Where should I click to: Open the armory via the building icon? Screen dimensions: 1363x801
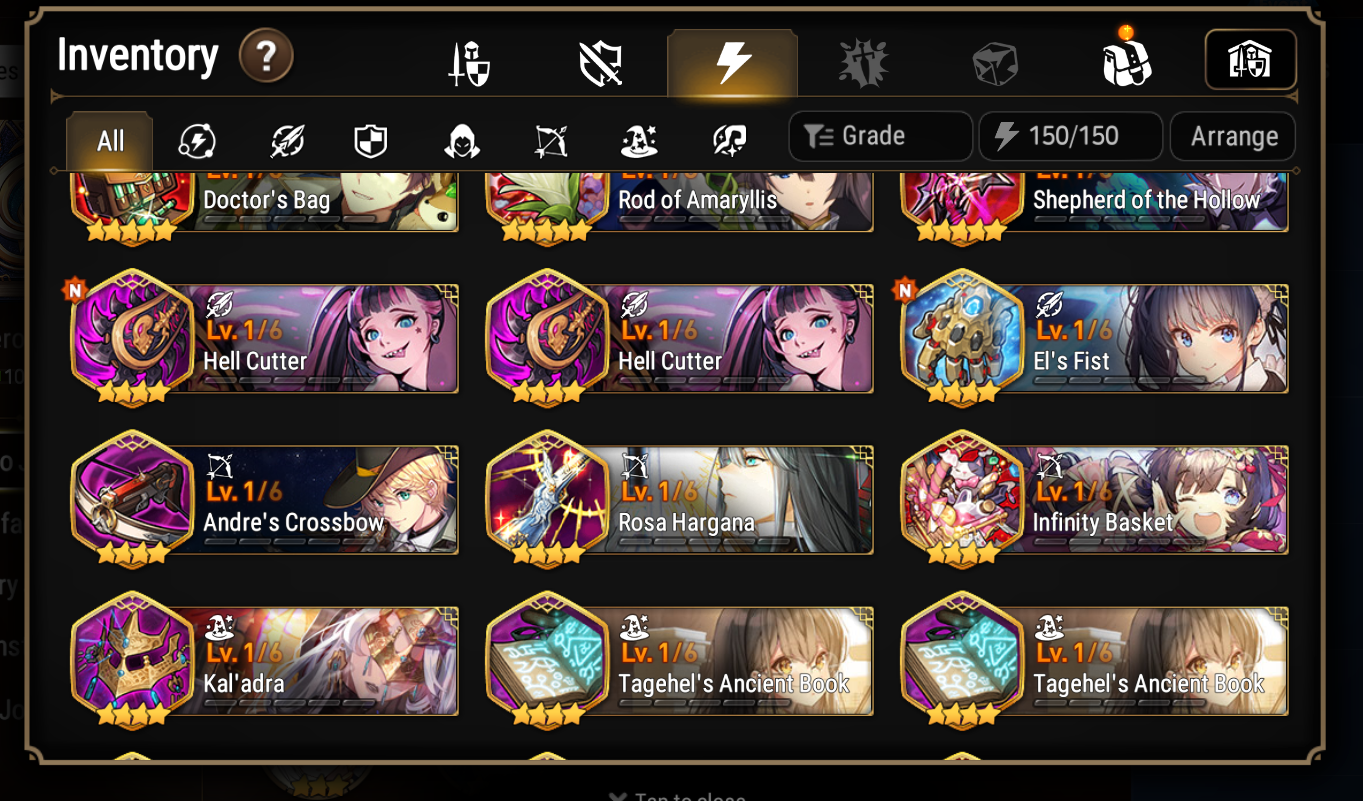tap(1250, 60)
